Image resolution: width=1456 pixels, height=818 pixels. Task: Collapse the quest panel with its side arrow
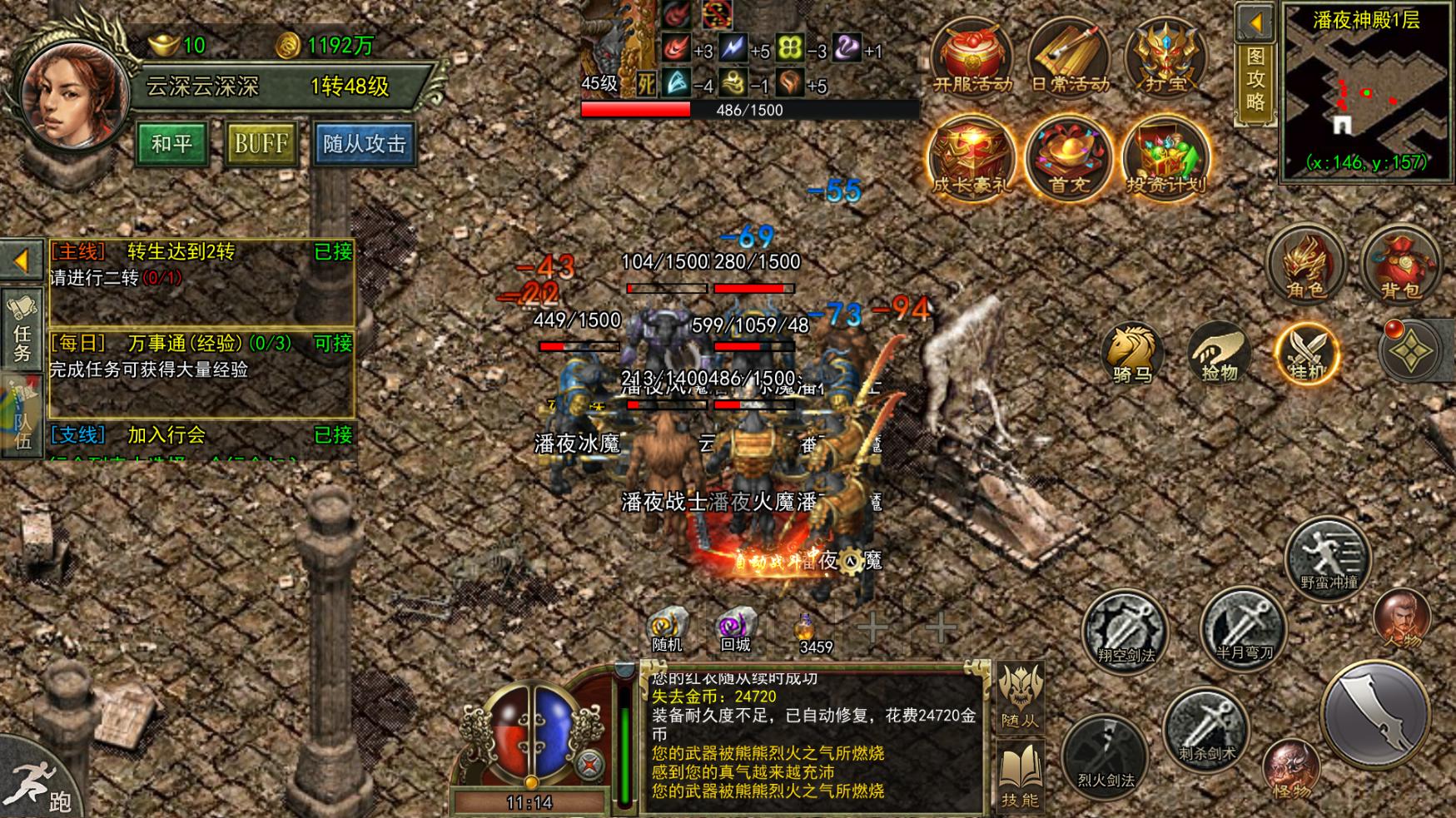[21, 260]
